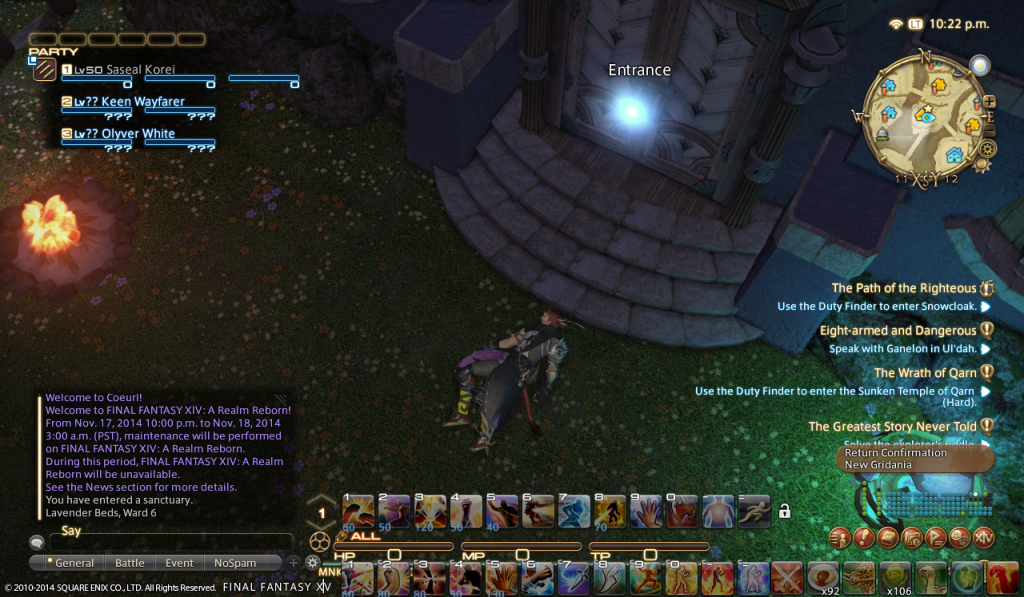The image size is (1024, 597).
Task: Open the NoSpam chat tab
Action: click(x=235, y=563)
